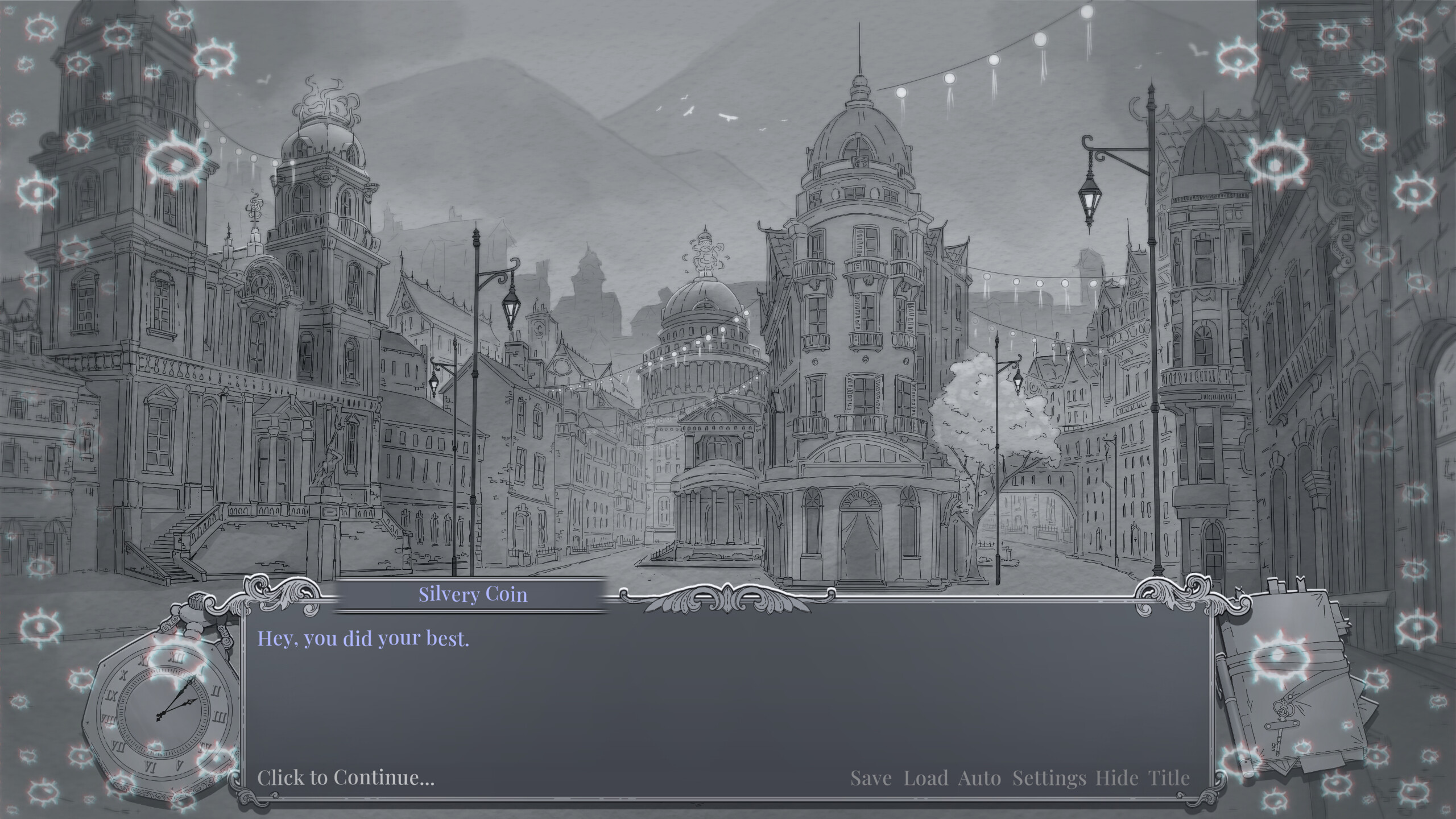Toggle Auto text advance mode
Screen dimensions: 1456x819
(x=980, y=777)
